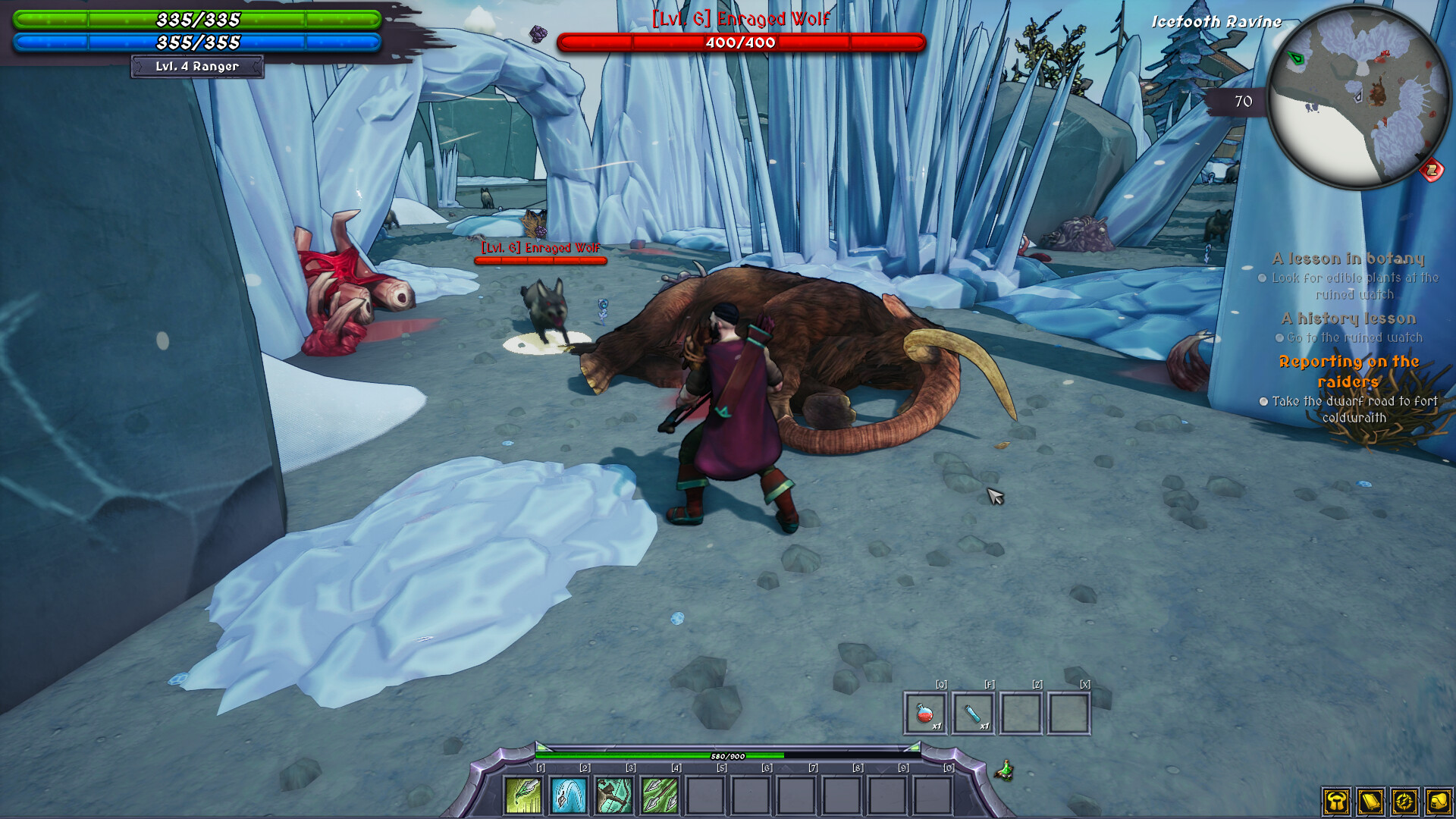Screen dimensions: 1456x819
Task: Expand quest 'A lesson in botany'
Action: click(1348, 258)
